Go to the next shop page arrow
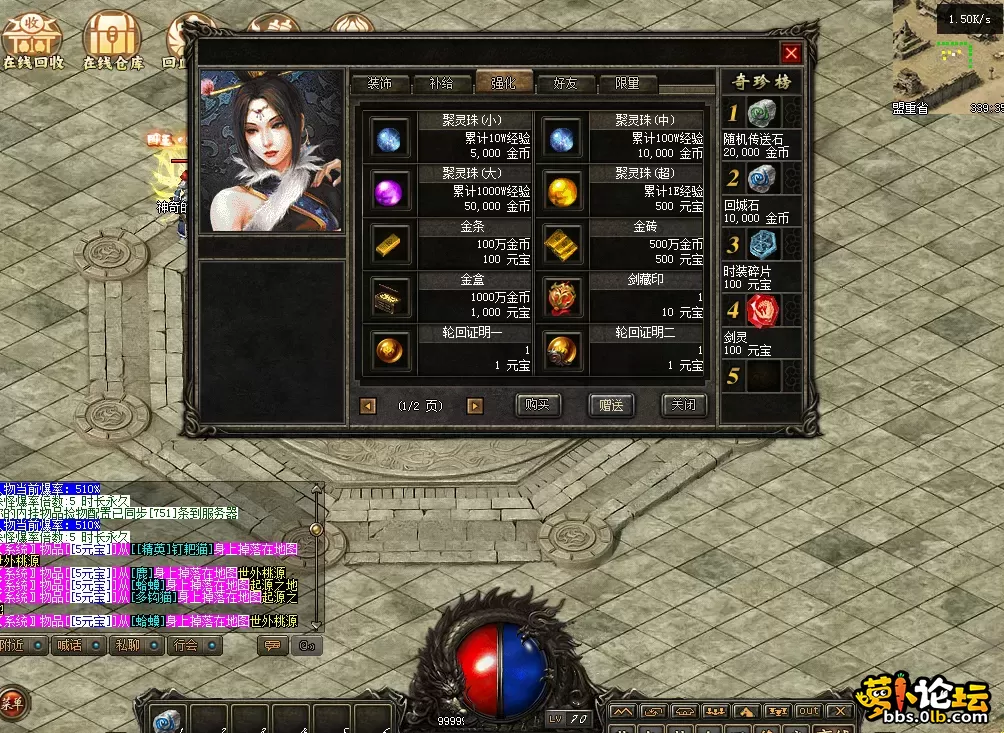 point(475,406)
